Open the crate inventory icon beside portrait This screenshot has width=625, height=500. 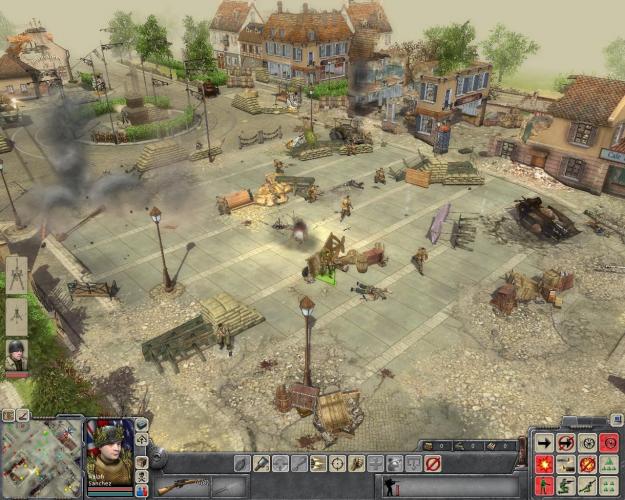pos(141,462)
